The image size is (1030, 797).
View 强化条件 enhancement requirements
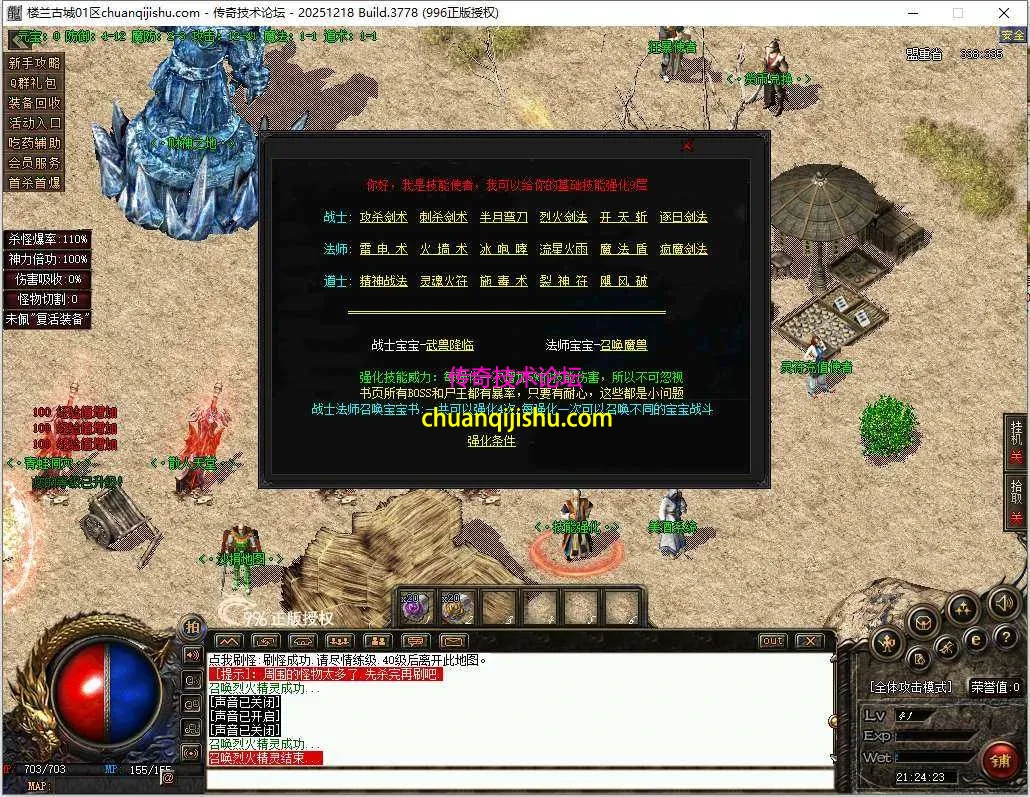coord(492,440)
